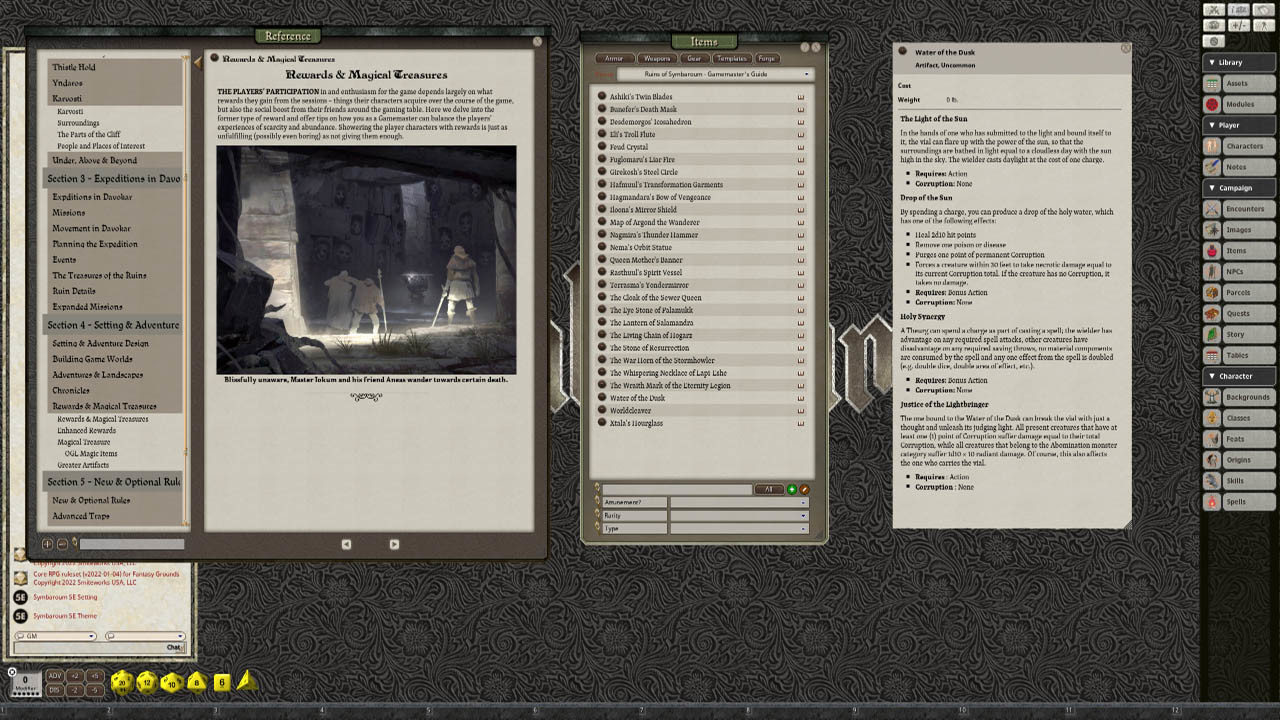The height and width of the screenshot is (720, 1280).
Task: Click the green plus icon to add an item
Action: click(791, 489)
